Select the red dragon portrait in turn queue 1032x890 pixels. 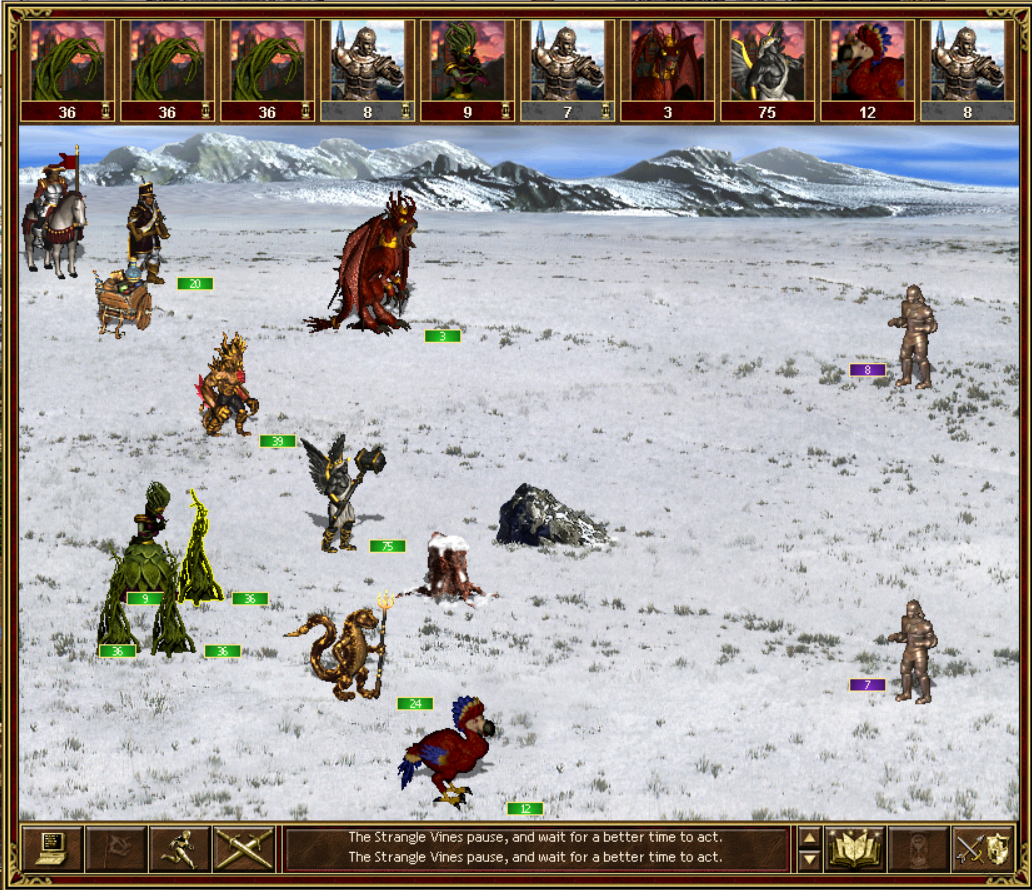(x=667, y=68)
